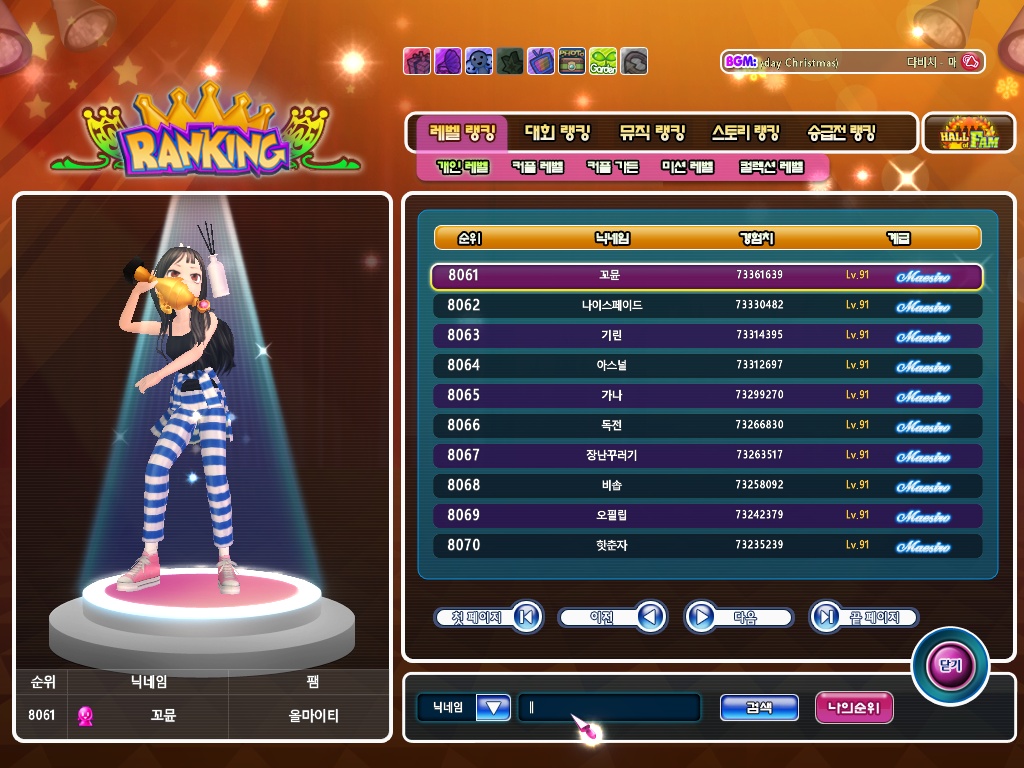Open the 닉네임 search type dropdown
The image size is (1024, 768).
pyautogui.click(x=494, y=708)
